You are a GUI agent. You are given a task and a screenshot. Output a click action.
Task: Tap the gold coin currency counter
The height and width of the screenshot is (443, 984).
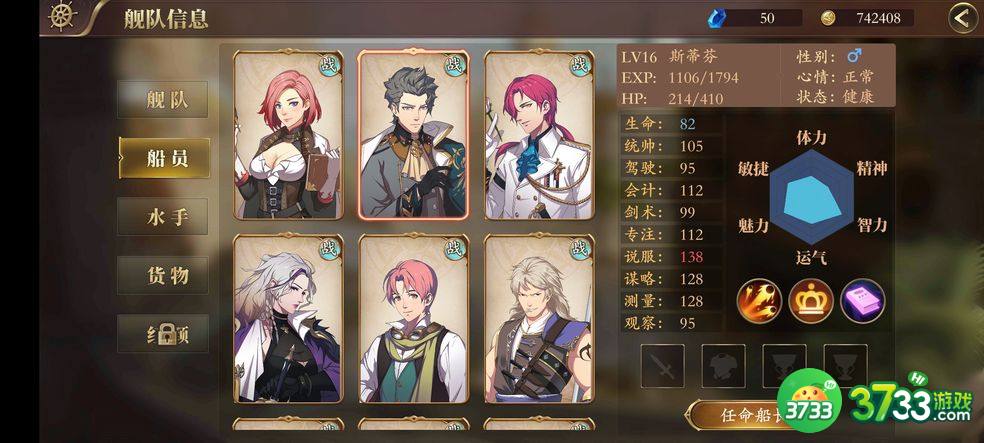(x=866, y=17)
